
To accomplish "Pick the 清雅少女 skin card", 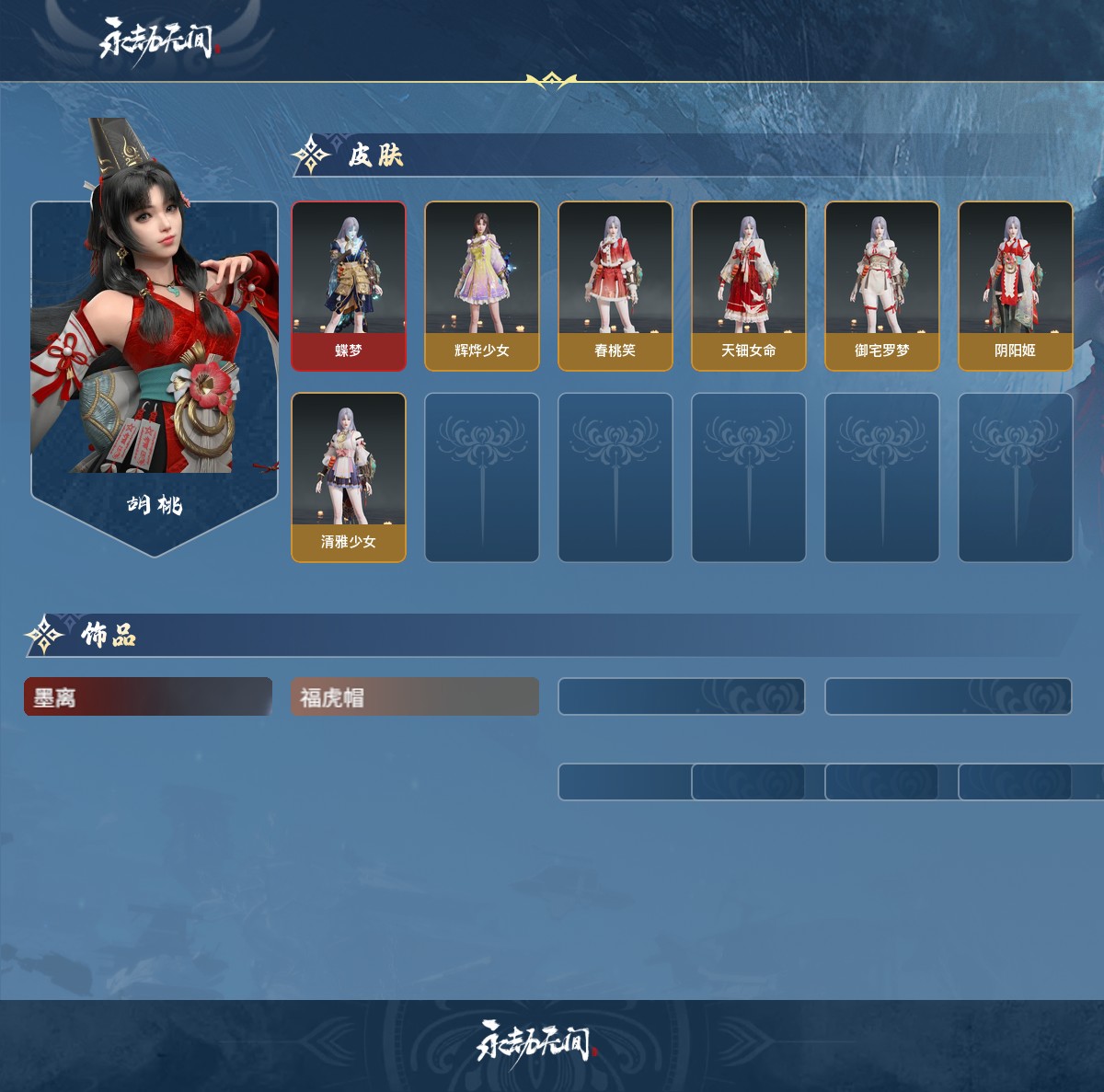I will 349,477.
